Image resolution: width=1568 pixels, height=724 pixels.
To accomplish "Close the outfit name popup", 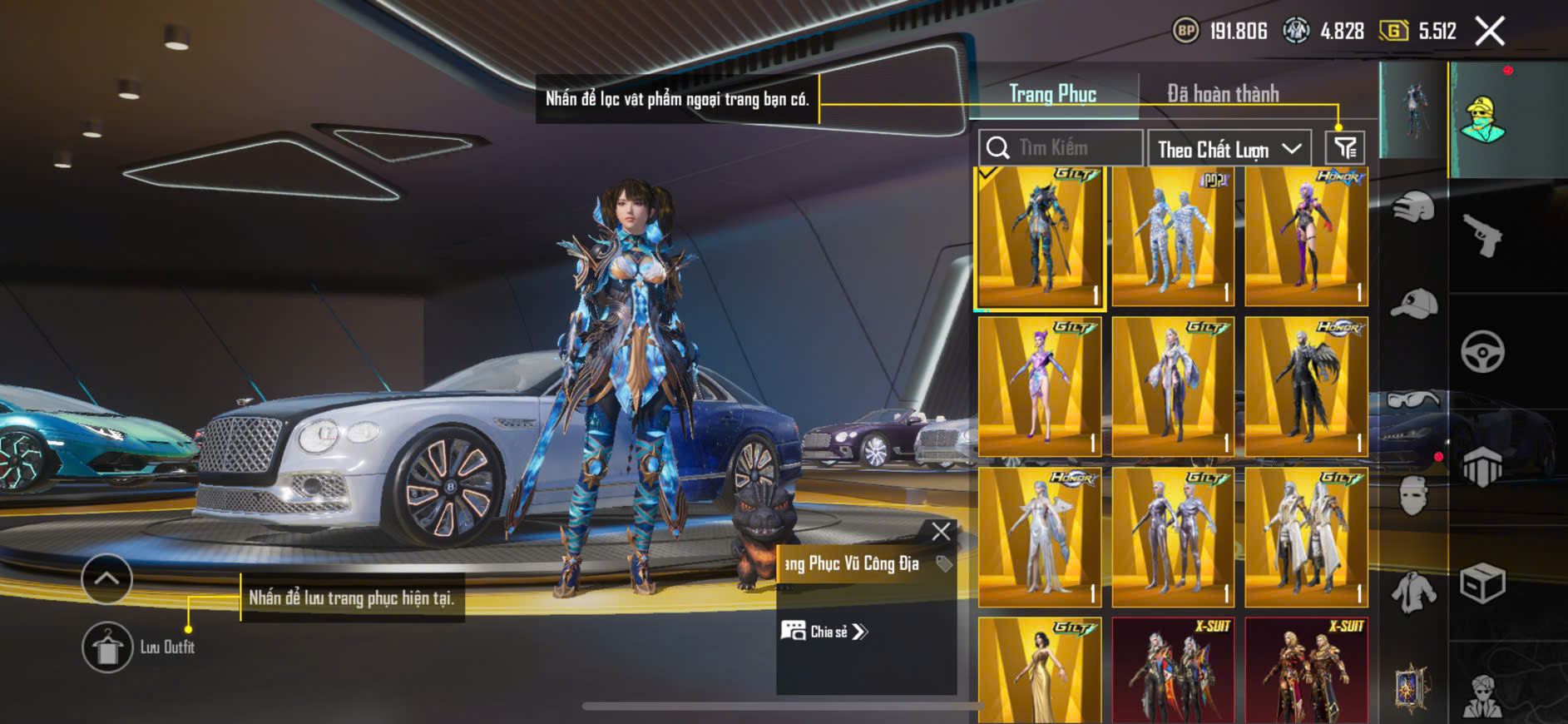I will pyautogui.click(x=941, y=532).
